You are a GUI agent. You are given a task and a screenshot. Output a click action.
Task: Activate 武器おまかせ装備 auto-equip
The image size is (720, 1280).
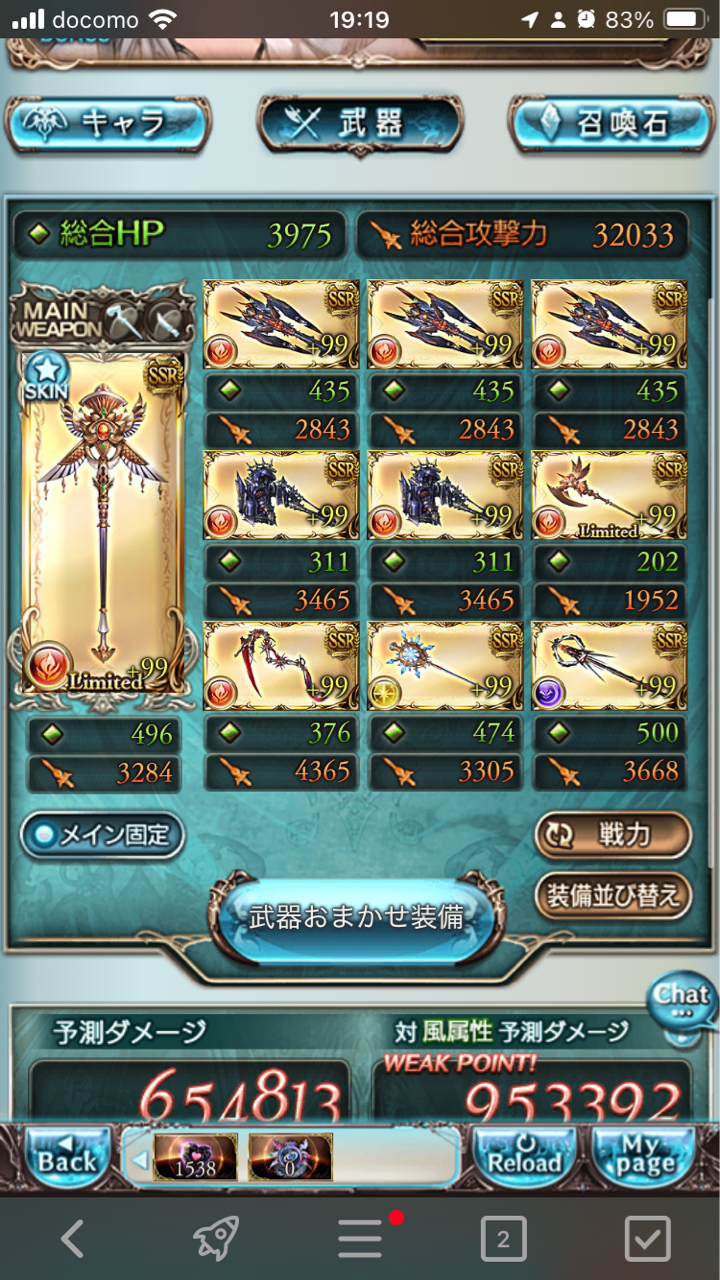357,918
